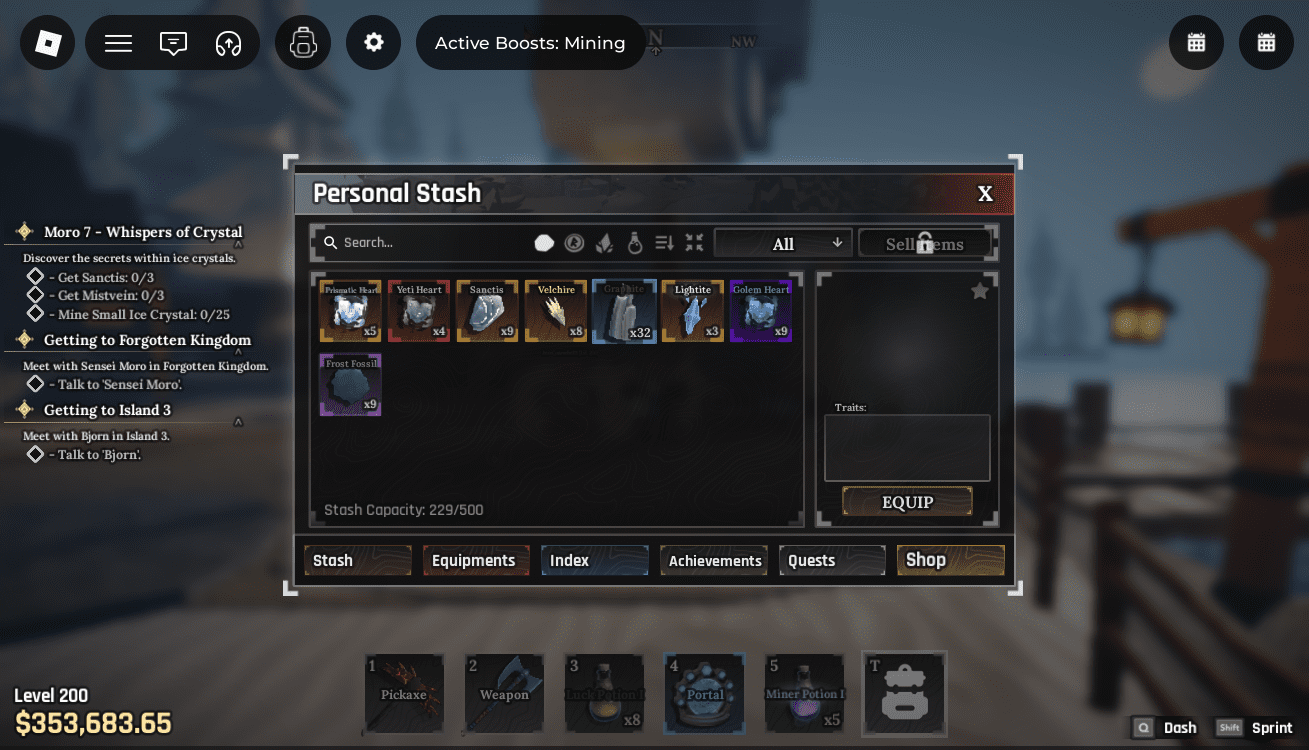Open the chat icon in the top bar

(x=172, y=42)
